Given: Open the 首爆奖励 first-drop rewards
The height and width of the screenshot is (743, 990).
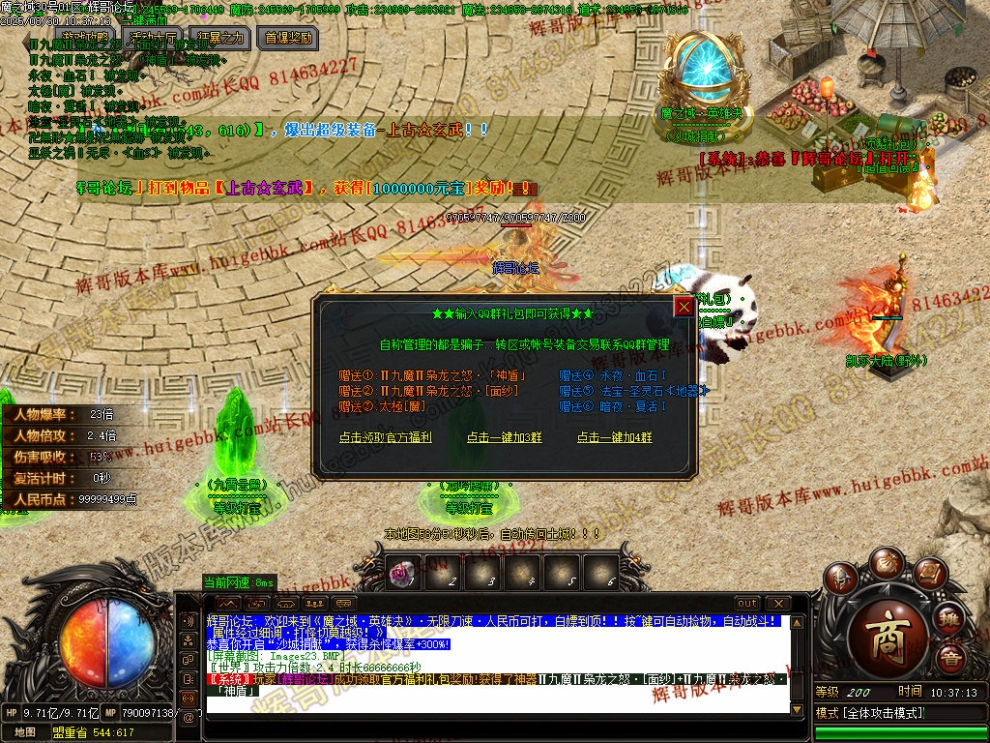Looking at the screenshot, I should pyautogui.click(x=287, y=38).
